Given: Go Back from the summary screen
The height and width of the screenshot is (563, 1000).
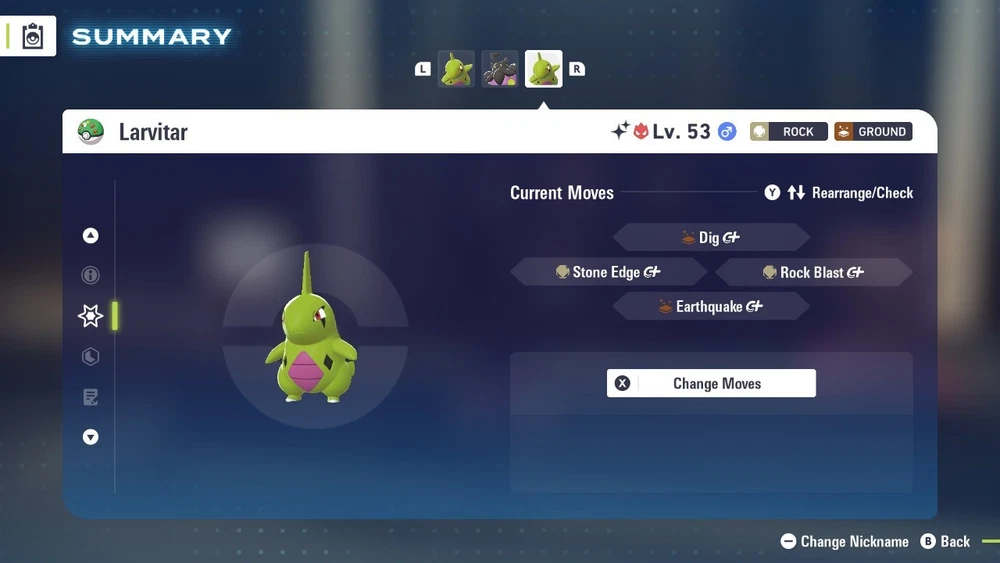Looking at the screenshot, I should click(945, 541).
